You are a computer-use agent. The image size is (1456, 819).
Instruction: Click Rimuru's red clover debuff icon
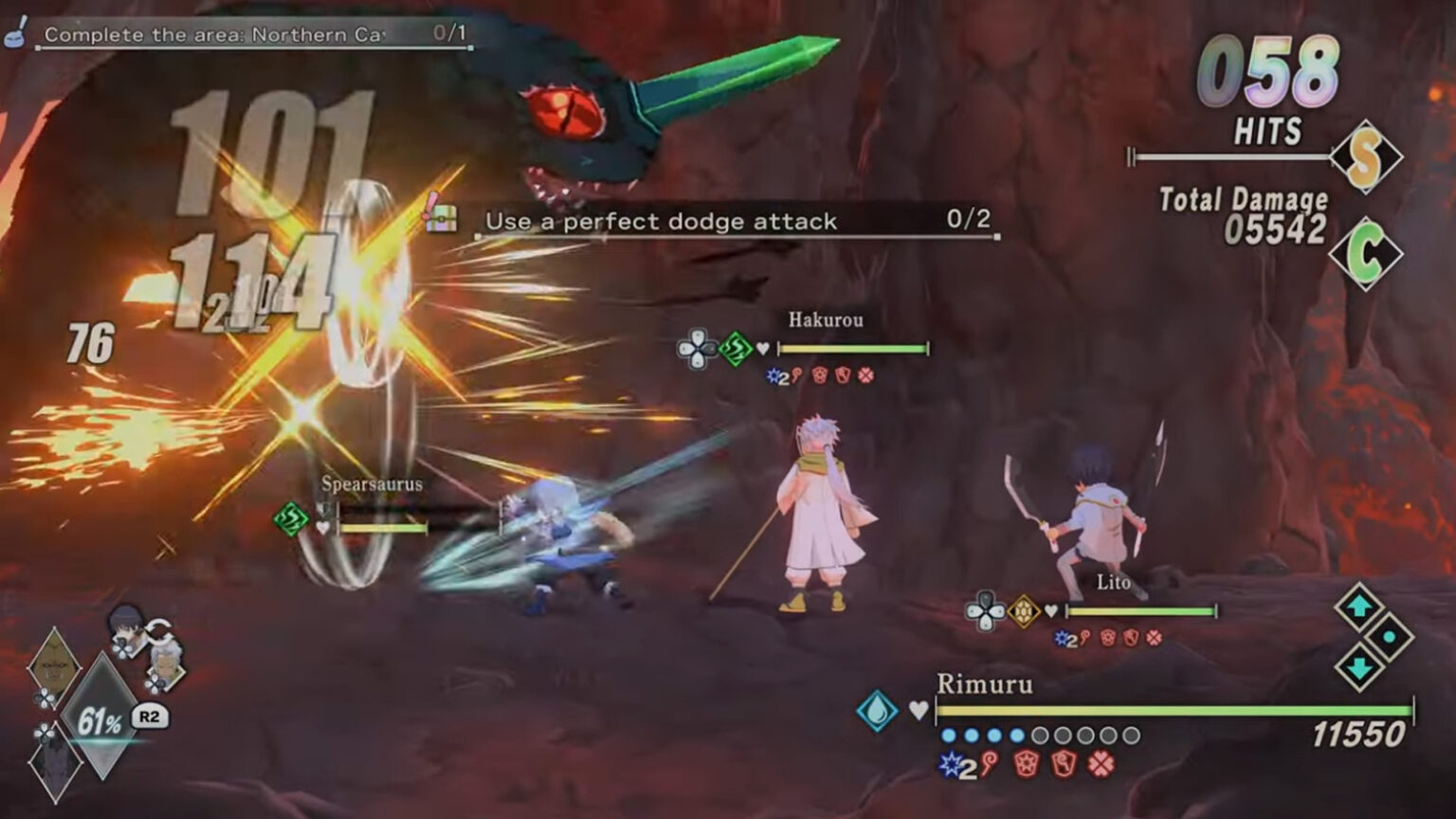click(x=1101, y=764)
